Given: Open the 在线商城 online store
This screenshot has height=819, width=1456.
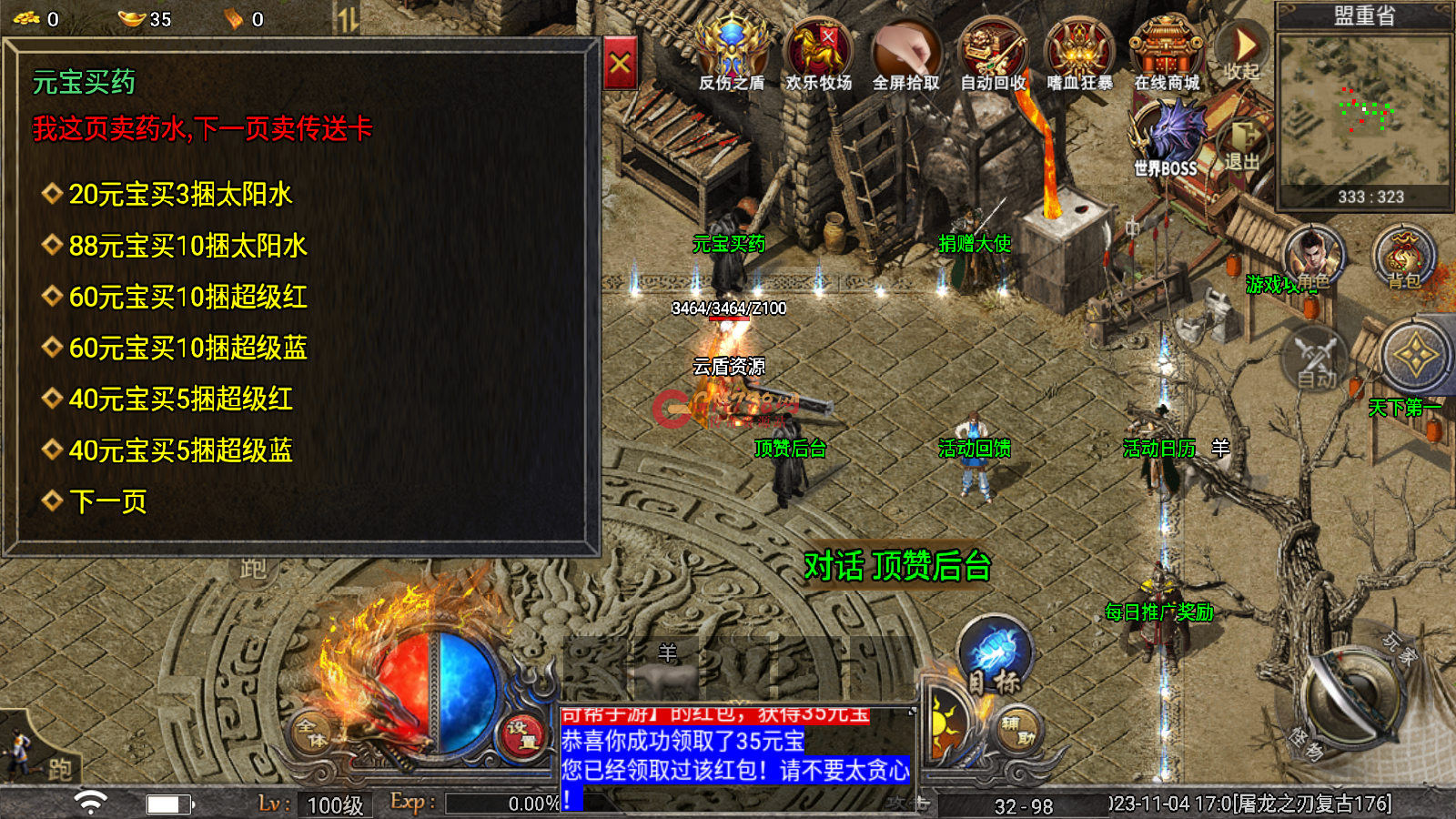Looking at the screenshot, I should (1167, 56).
